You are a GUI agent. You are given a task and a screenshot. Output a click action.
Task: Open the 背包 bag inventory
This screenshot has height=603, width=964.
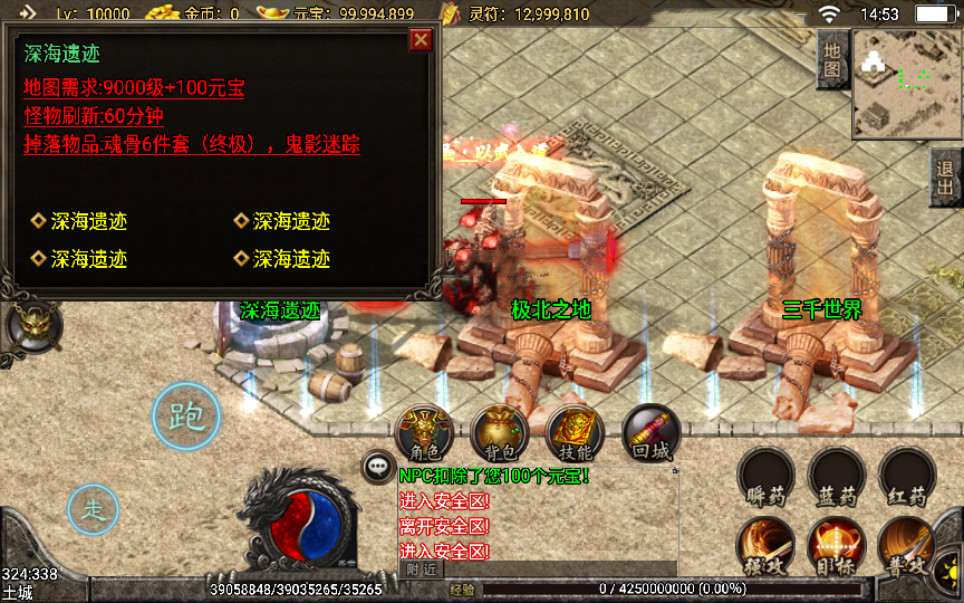499,433
